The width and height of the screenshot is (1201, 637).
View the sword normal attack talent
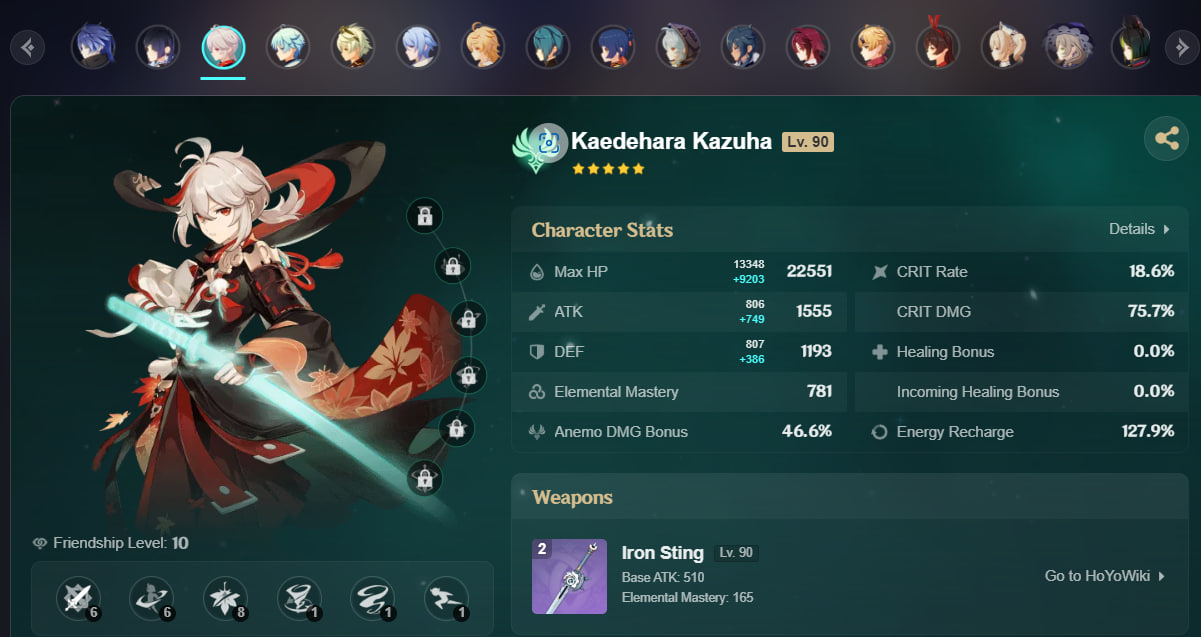coord(78,599)
